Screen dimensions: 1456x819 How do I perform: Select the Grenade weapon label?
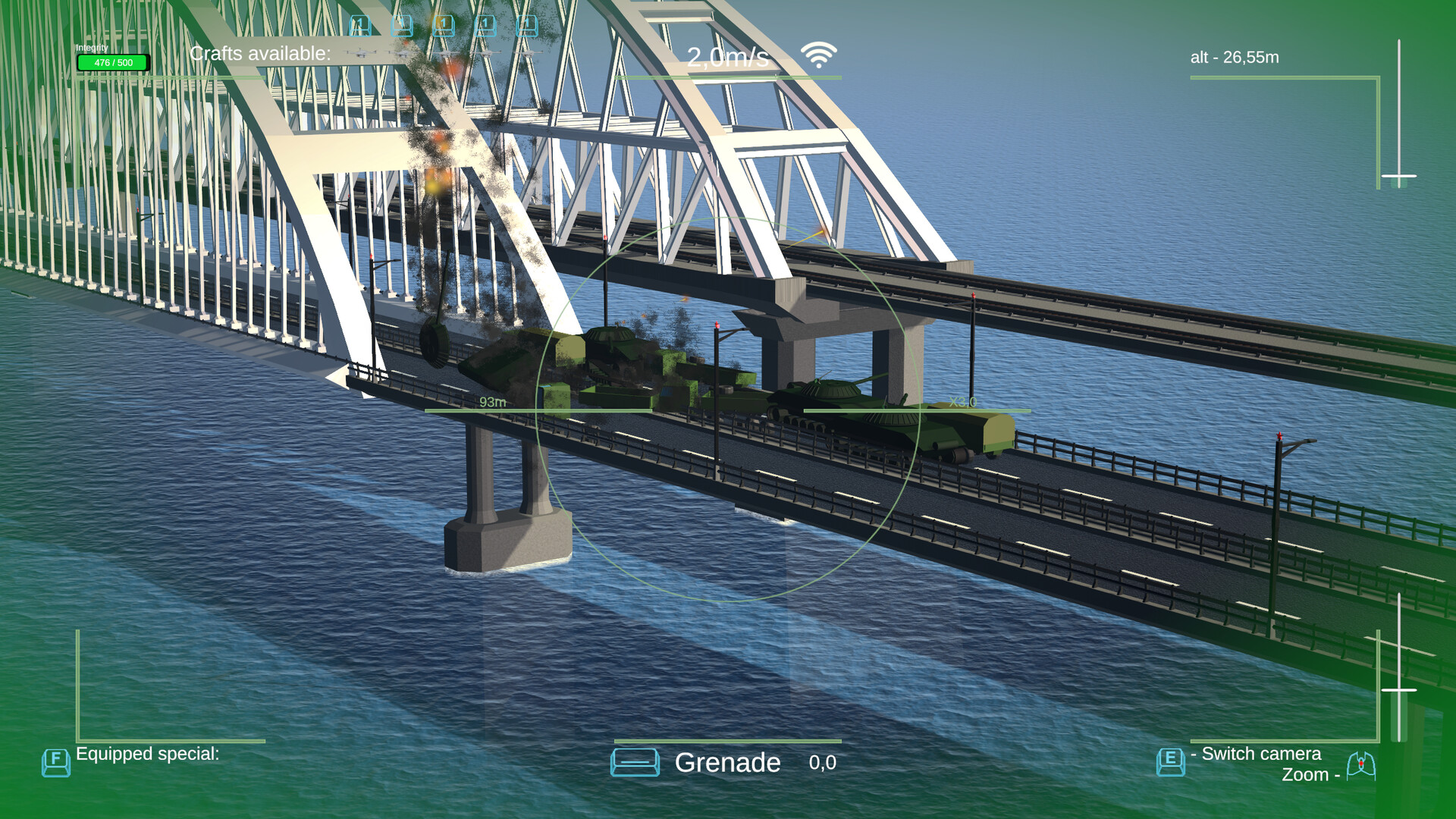tap(727, 763)
